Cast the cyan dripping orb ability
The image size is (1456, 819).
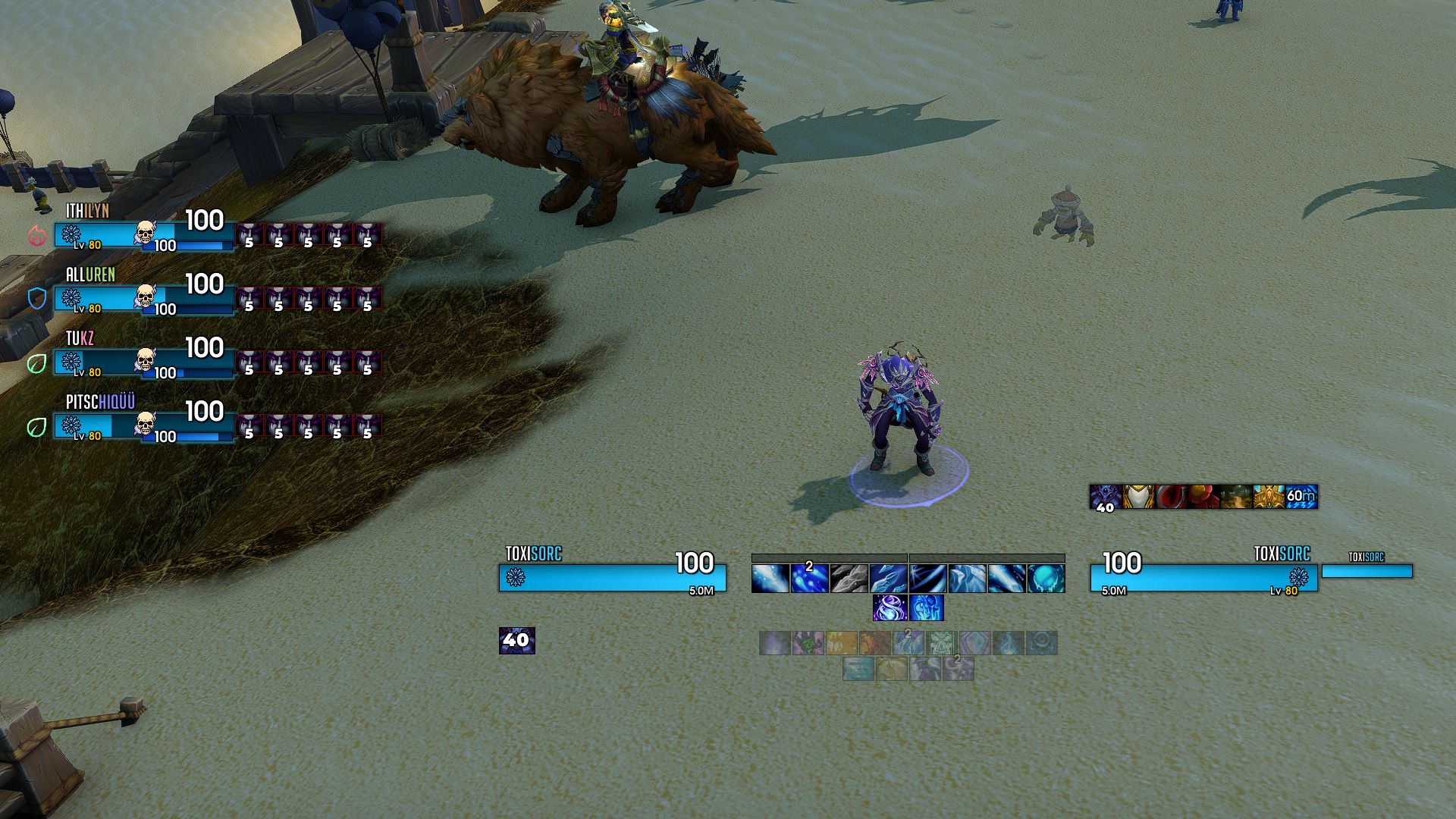pos(1046,579)
